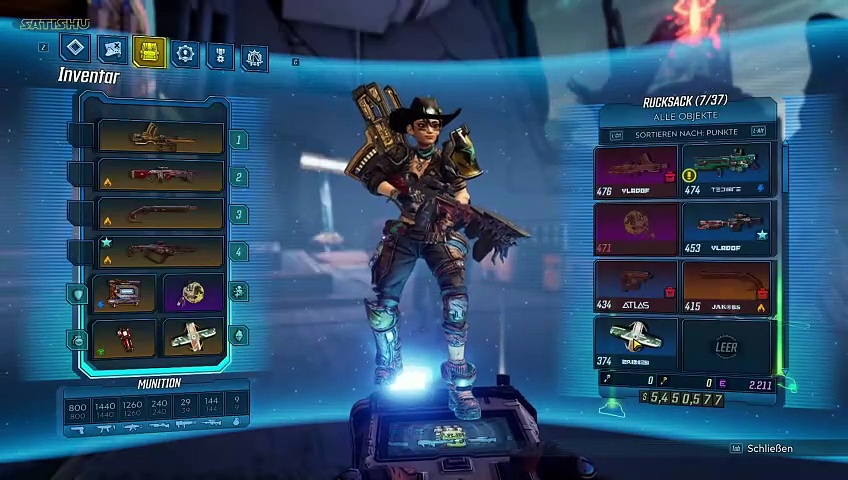
Task: Pick the 476-point Vladof weapon in backpack
Action: coord(636,170)
